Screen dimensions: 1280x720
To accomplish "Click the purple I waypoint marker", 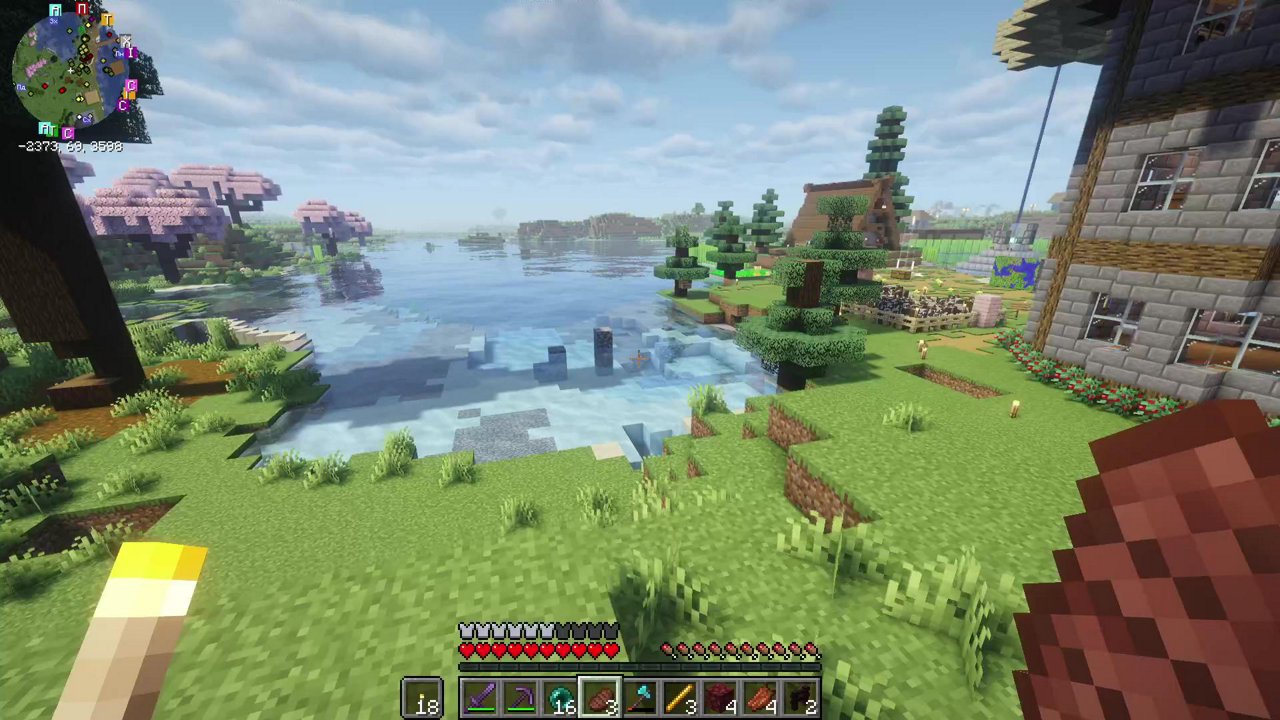I will tap(131, 52).
